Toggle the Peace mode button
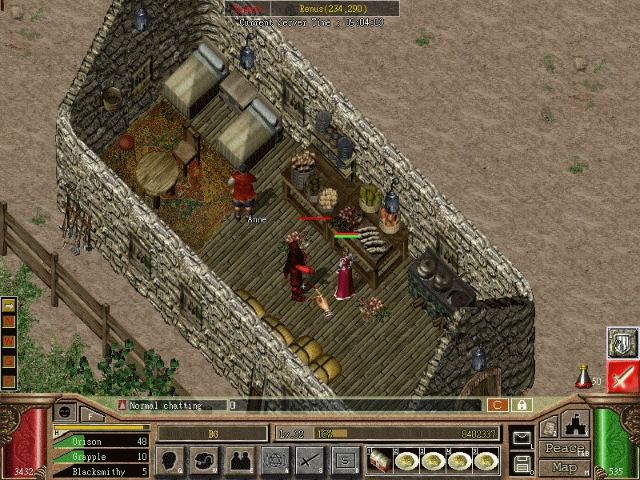This screenshot has height=480, width=640. coord(564,449)
